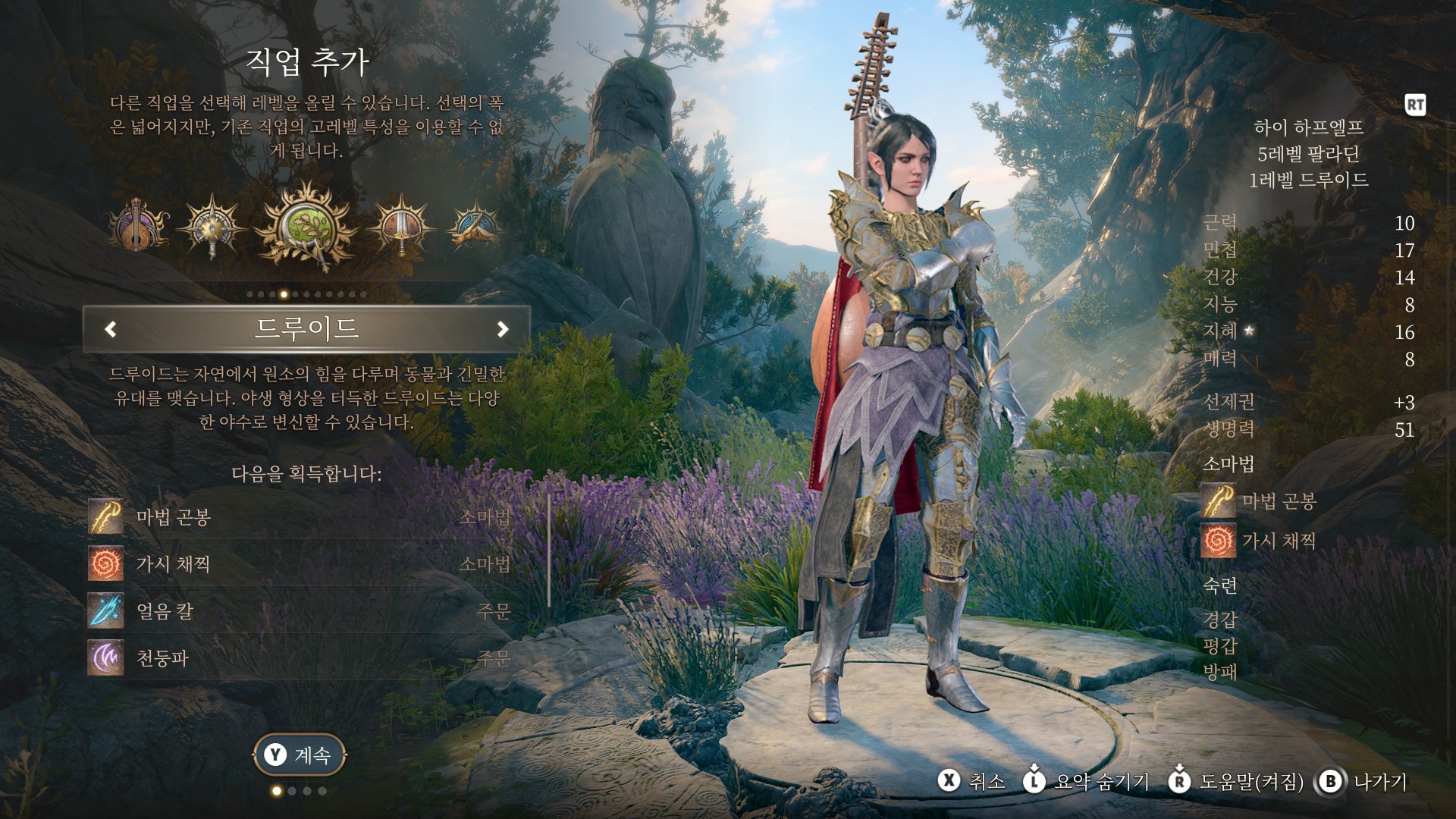The image size is (1456, 819).
Task: Inspect 마법 곤봉 icon in the summary panel
Action: coord(1218,501)
